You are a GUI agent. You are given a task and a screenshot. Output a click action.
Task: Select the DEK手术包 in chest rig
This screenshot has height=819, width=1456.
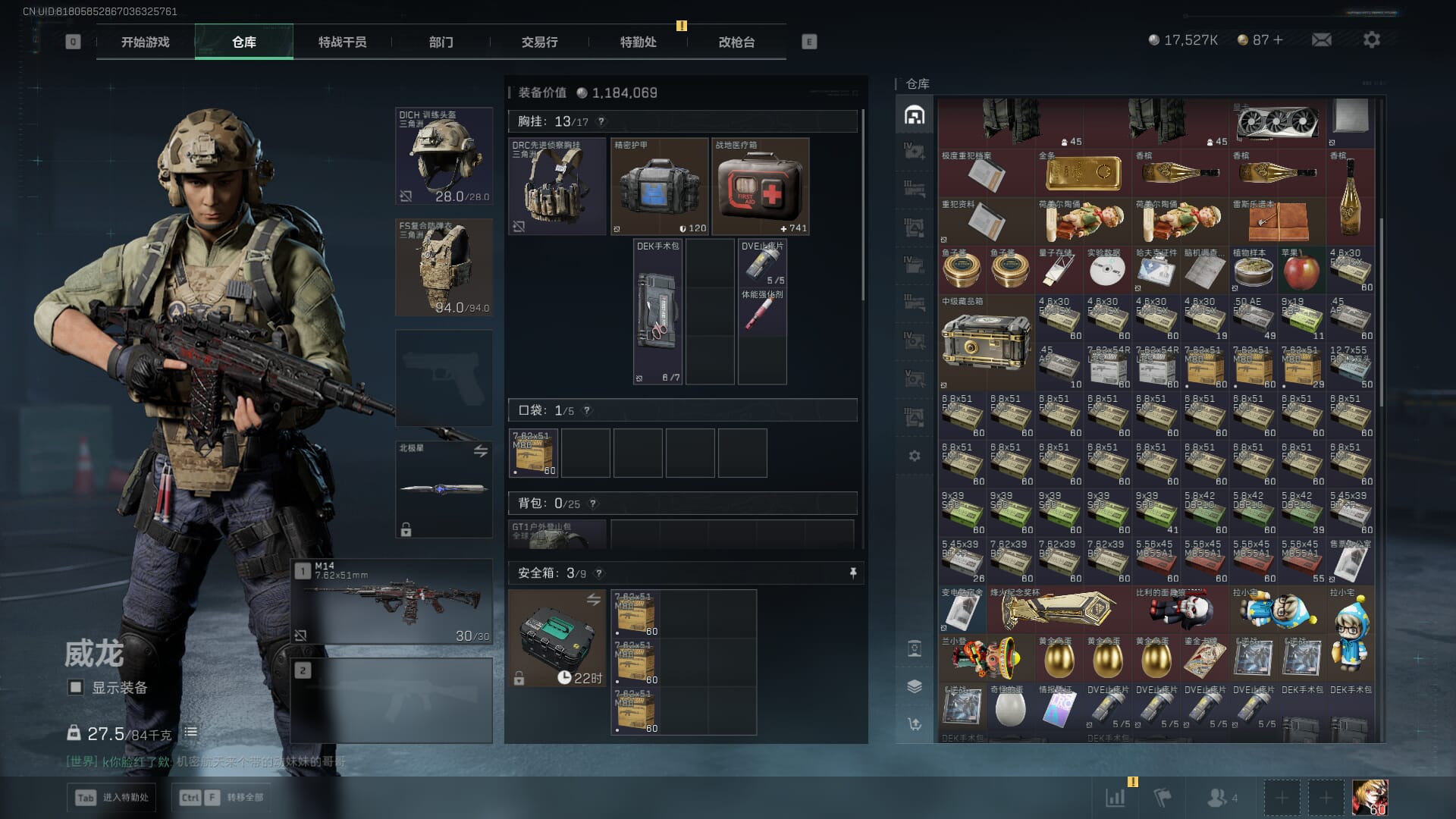(657, 312)
